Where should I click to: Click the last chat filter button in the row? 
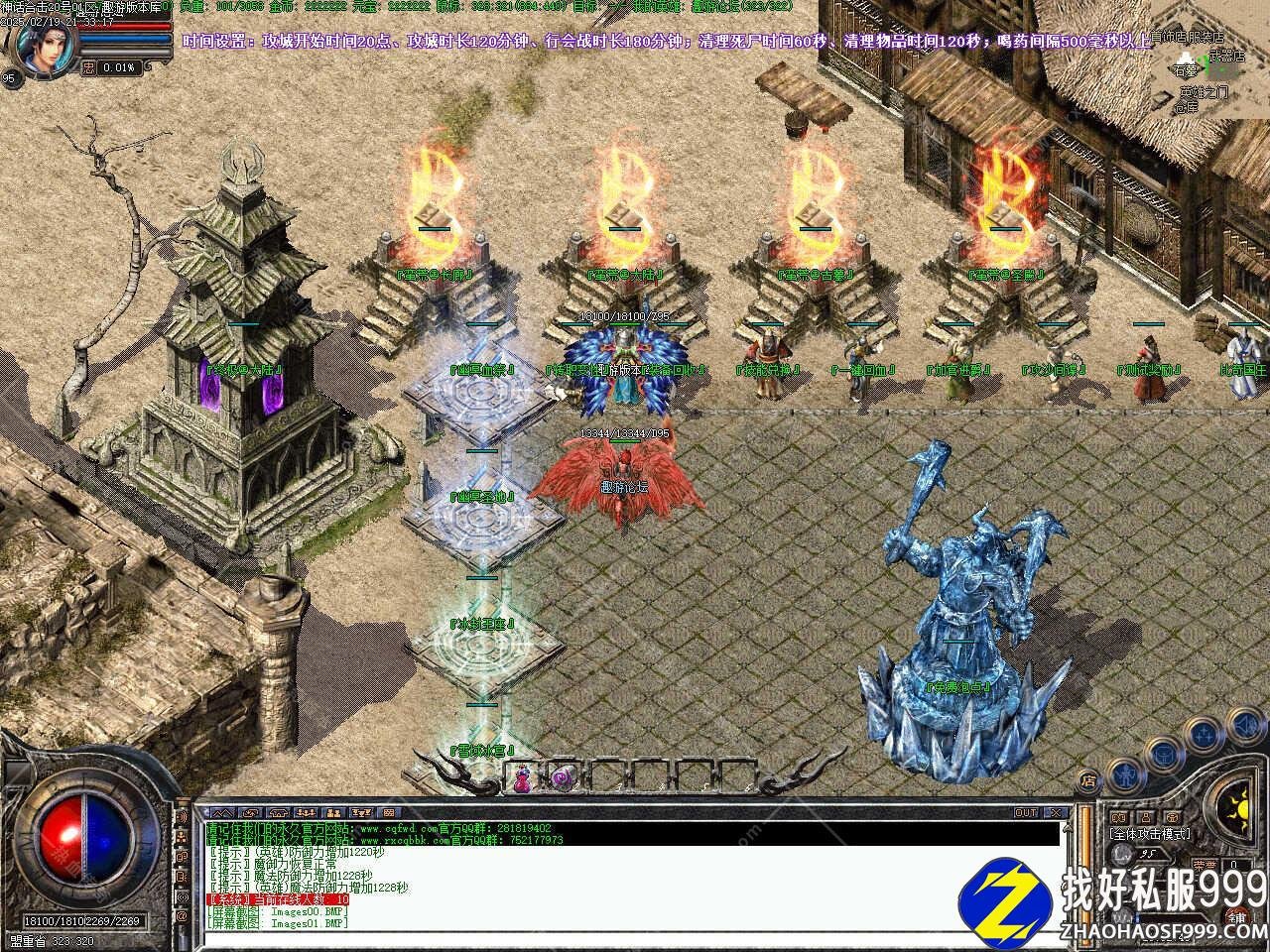point(386,812)
